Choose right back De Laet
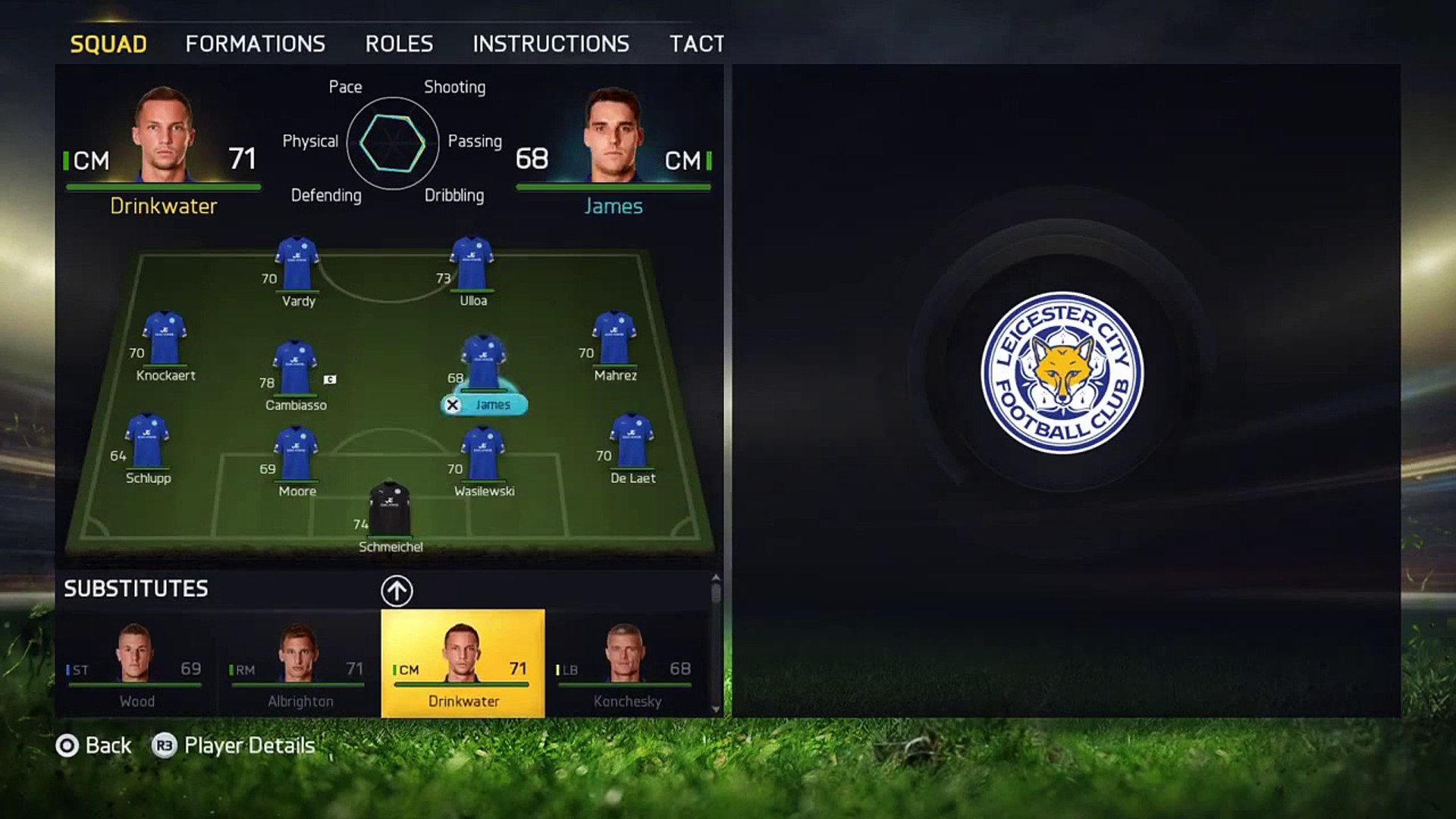This screenshot has height=819, width=1456. pos(632,442)
